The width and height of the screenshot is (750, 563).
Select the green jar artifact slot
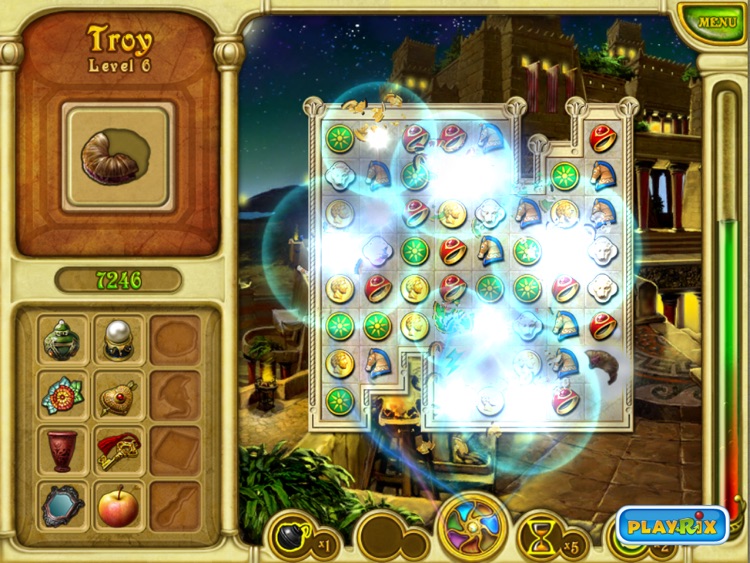coord(65,340)
